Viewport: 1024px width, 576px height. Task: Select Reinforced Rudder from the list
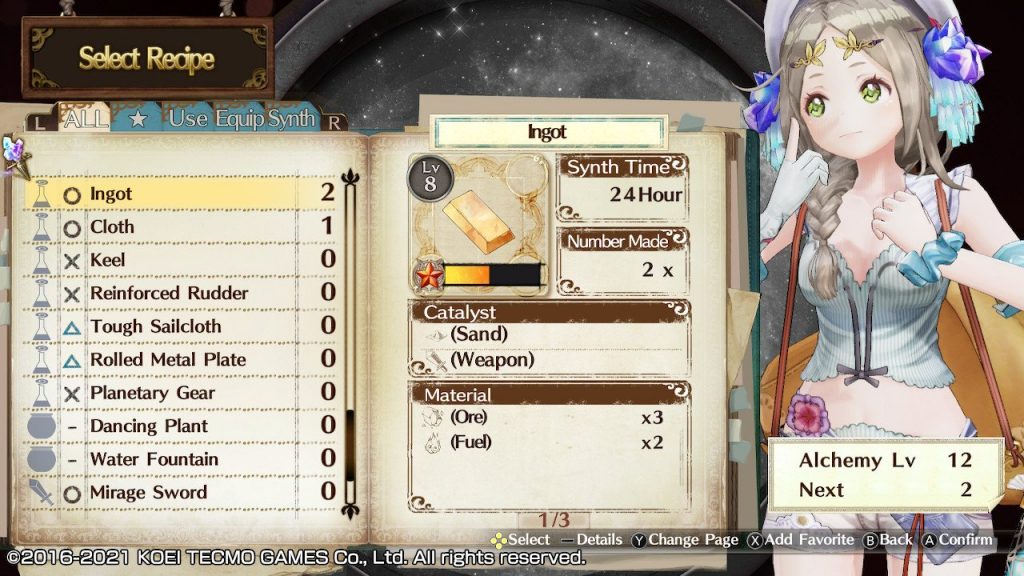[x=180, y=293]
